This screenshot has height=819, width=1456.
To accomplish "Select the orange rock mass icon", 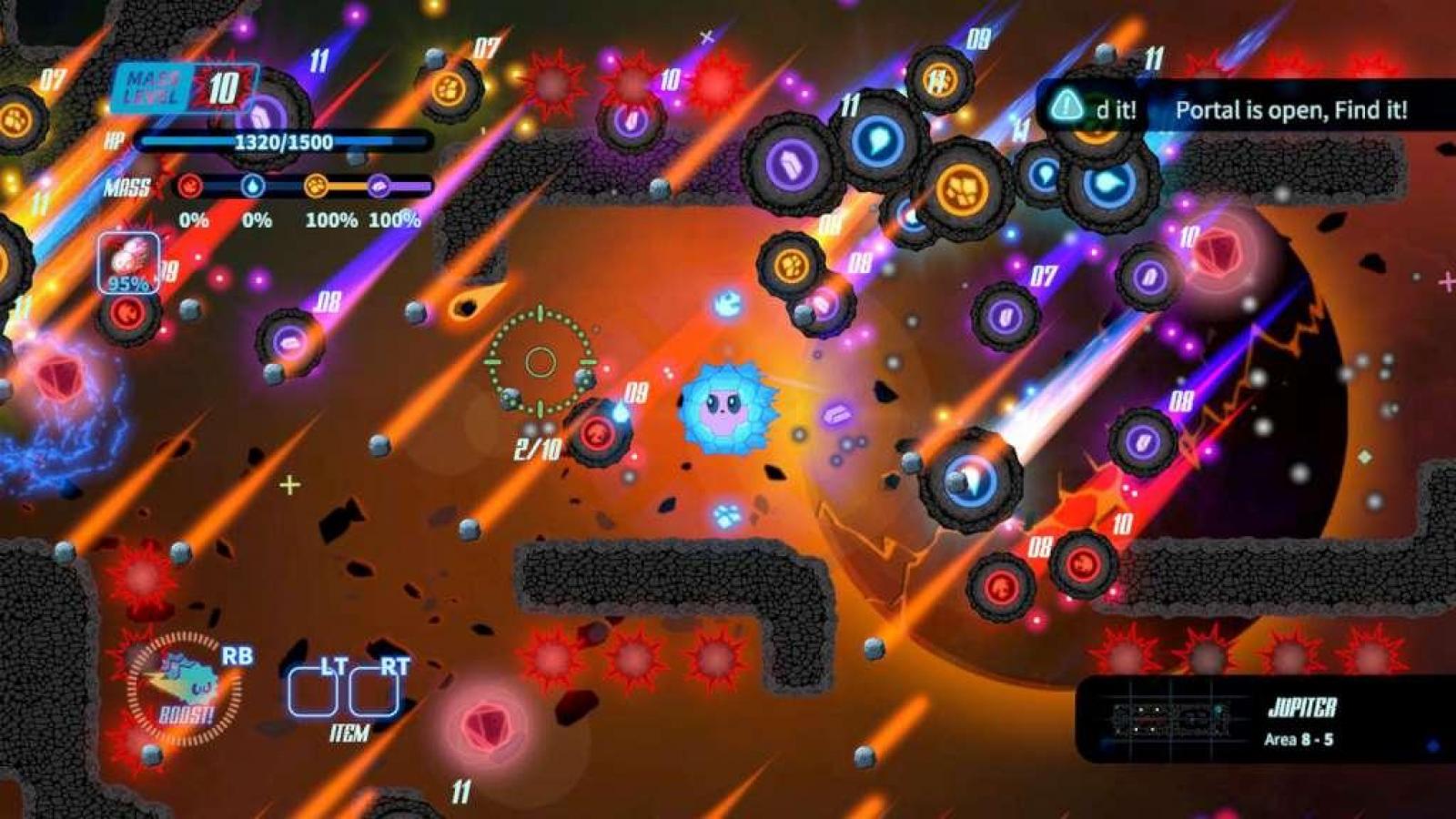I will click(316, 187).
